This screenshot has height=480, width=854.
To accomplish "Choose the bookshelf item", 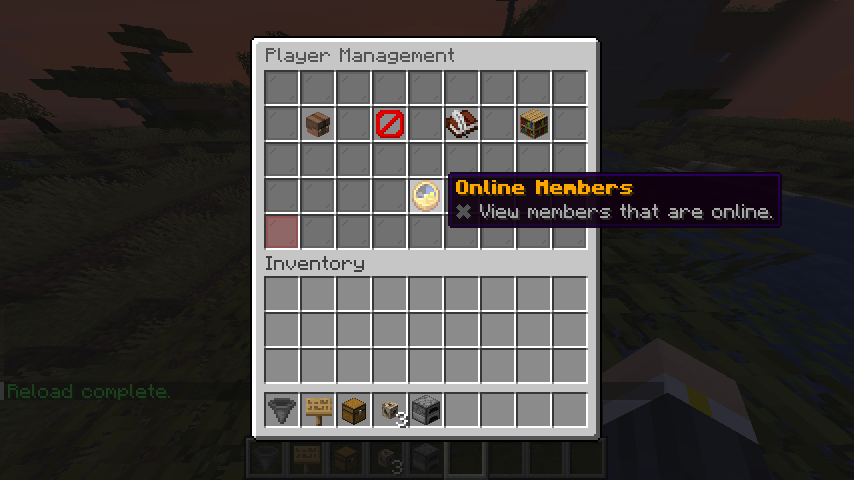I will tap(533, 124).
